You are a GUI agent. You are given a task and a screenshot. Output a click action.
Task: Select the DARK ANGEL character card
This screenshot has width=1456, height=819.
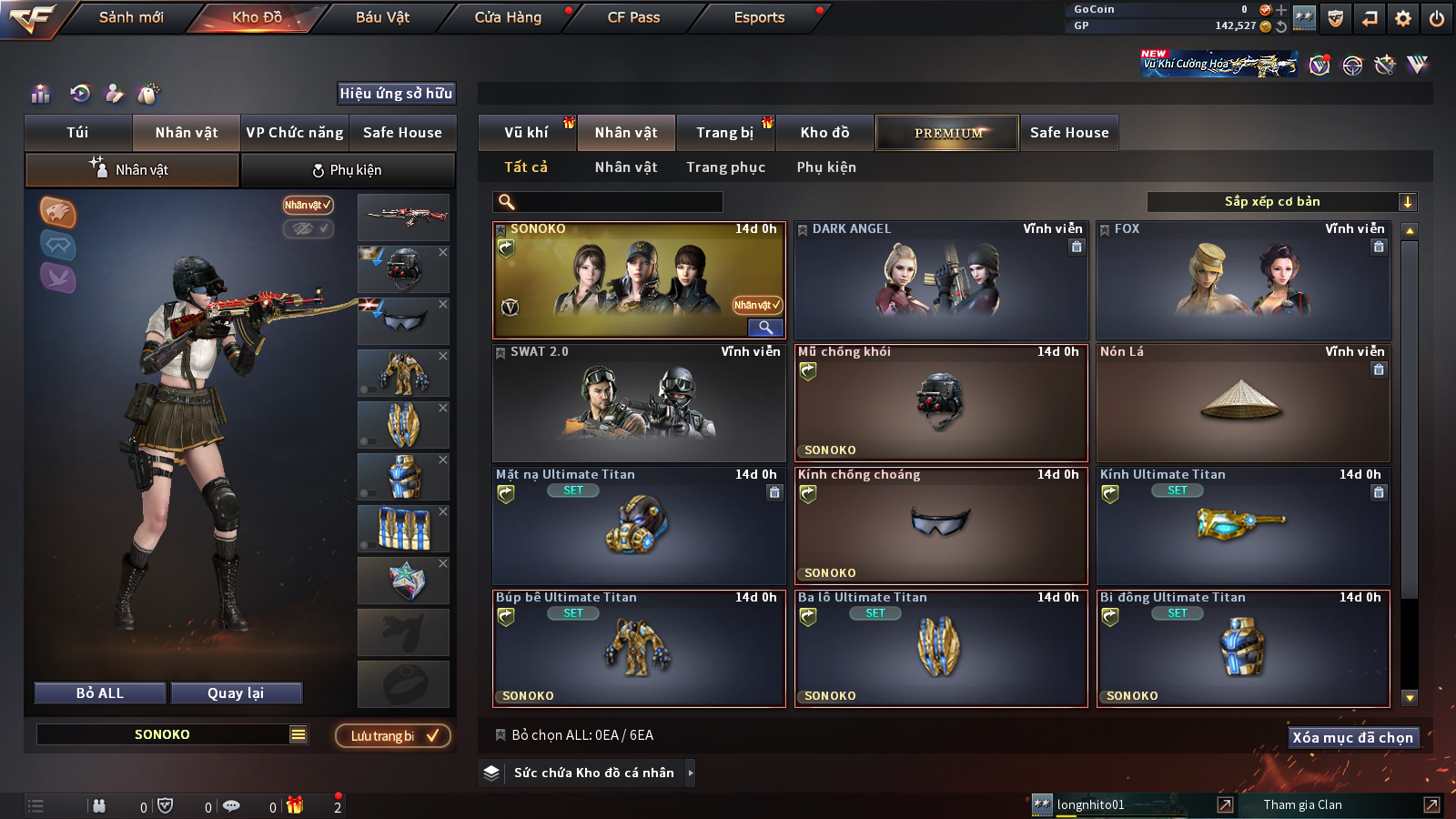941,280
